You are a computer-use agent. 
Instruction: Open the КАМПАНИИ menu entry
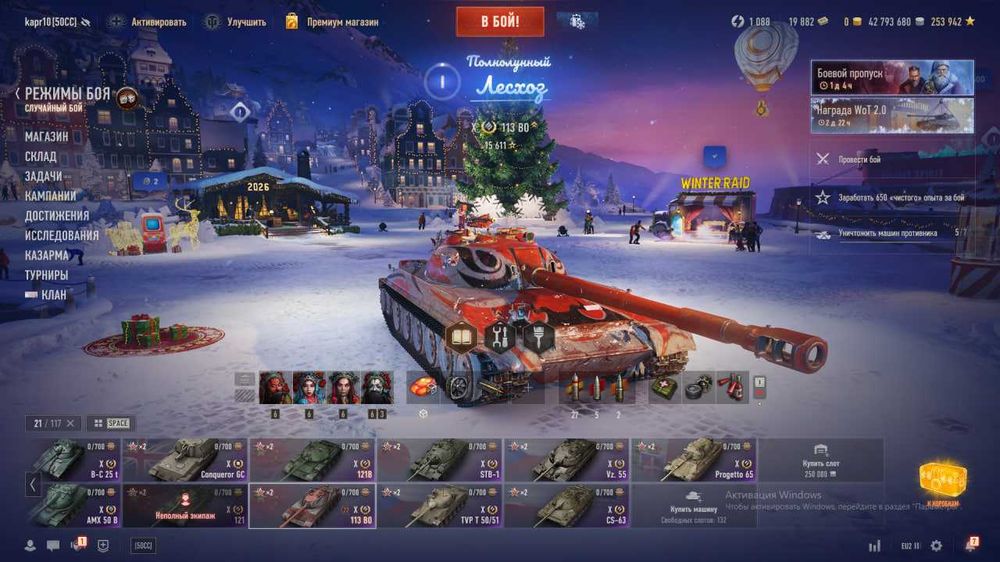(x=50, y=196)
